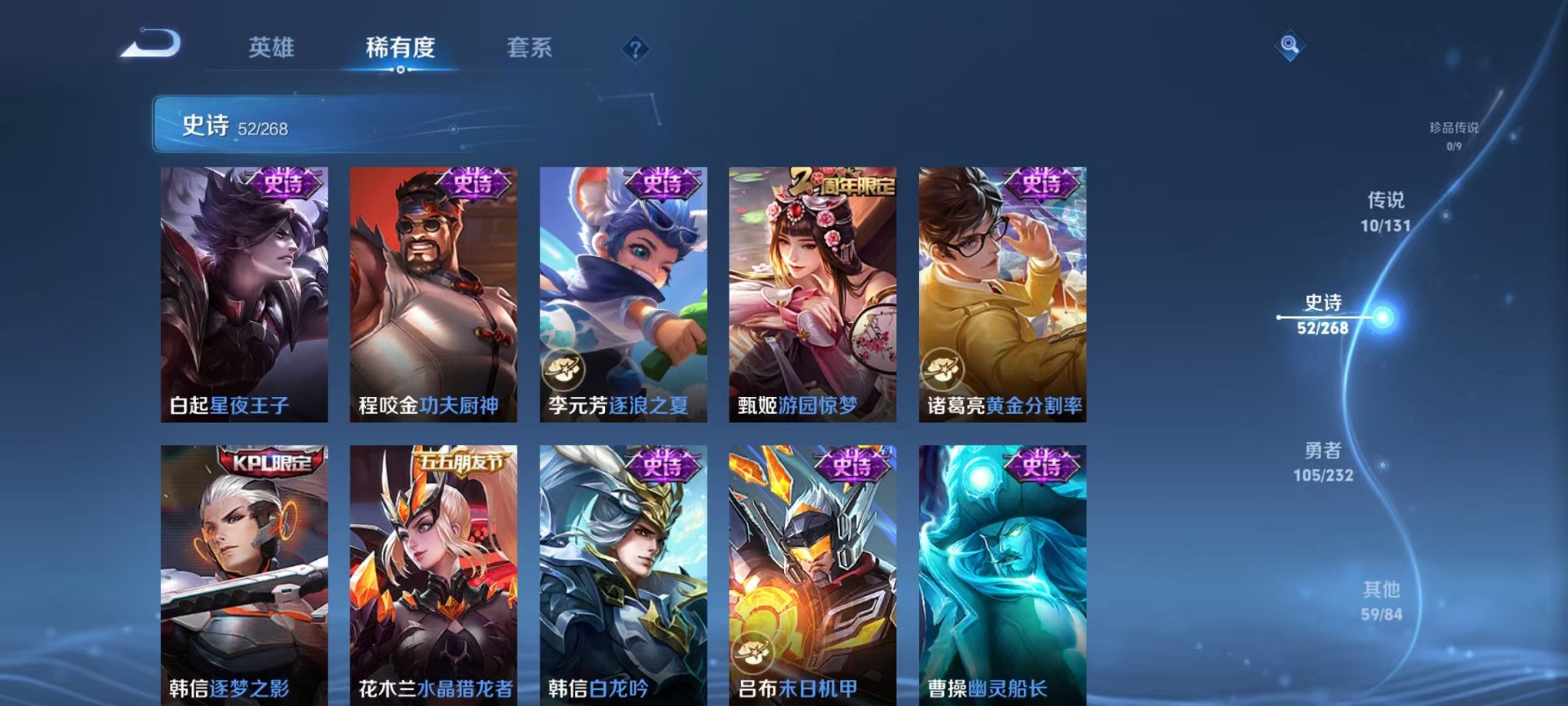Select the 稀有度 tab
1568x706 pixels.
tap(398, 46)
